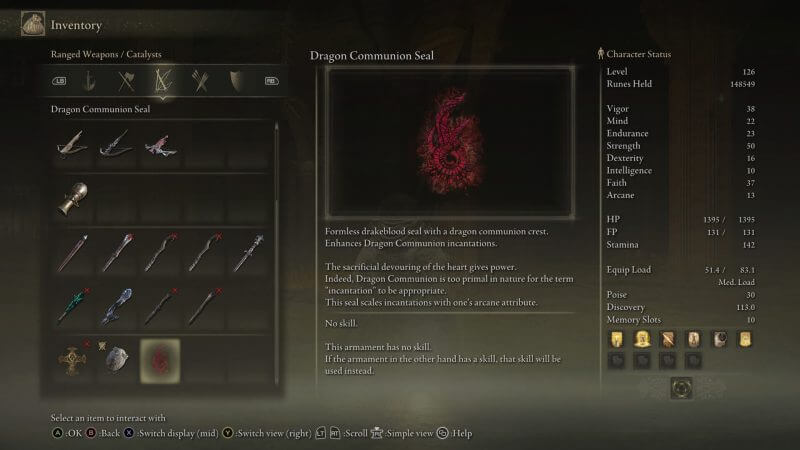The height and width of the screenshot is (450, 800).
Task: Select the ring icon below memory slots
Action: point(682,387)
